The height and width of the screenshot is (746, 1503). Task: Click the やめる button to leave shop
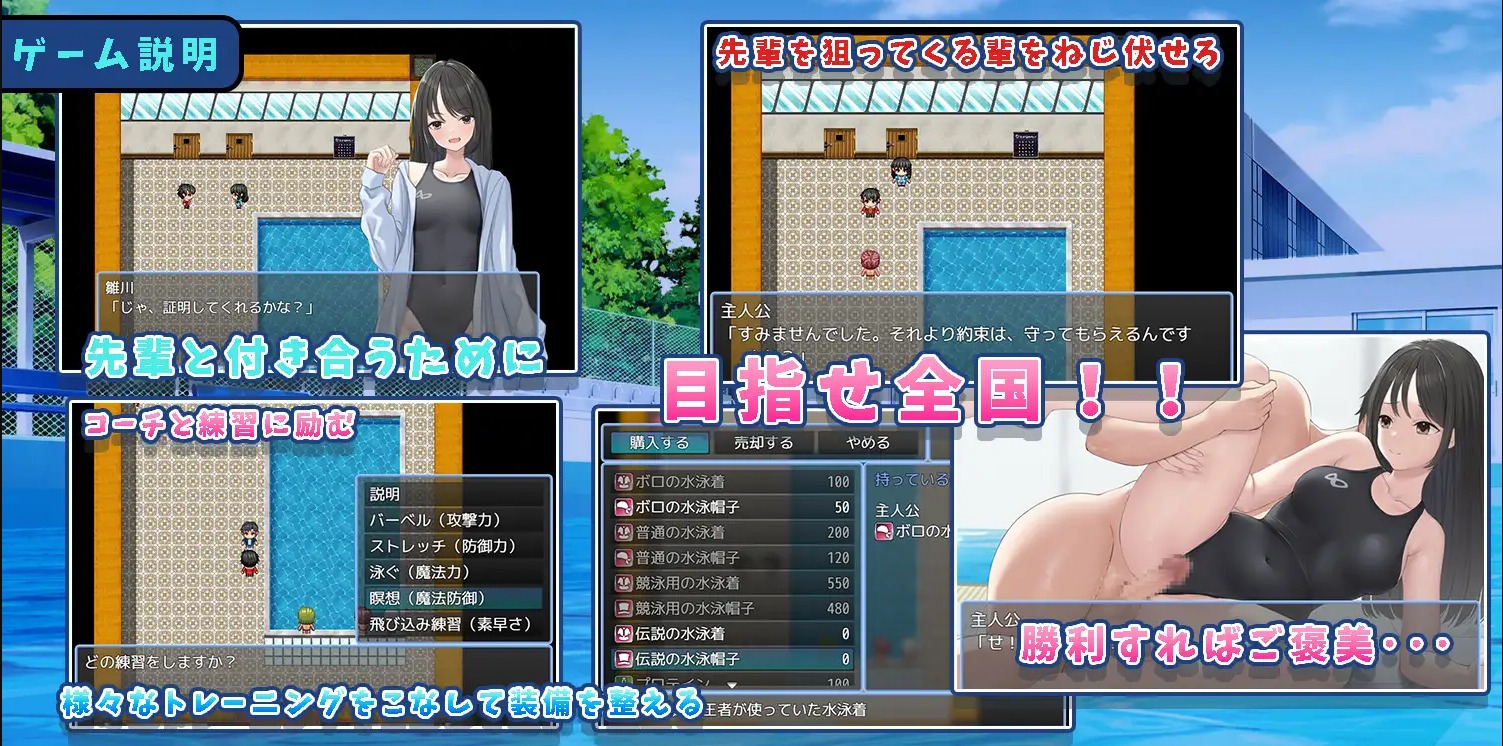866,443
